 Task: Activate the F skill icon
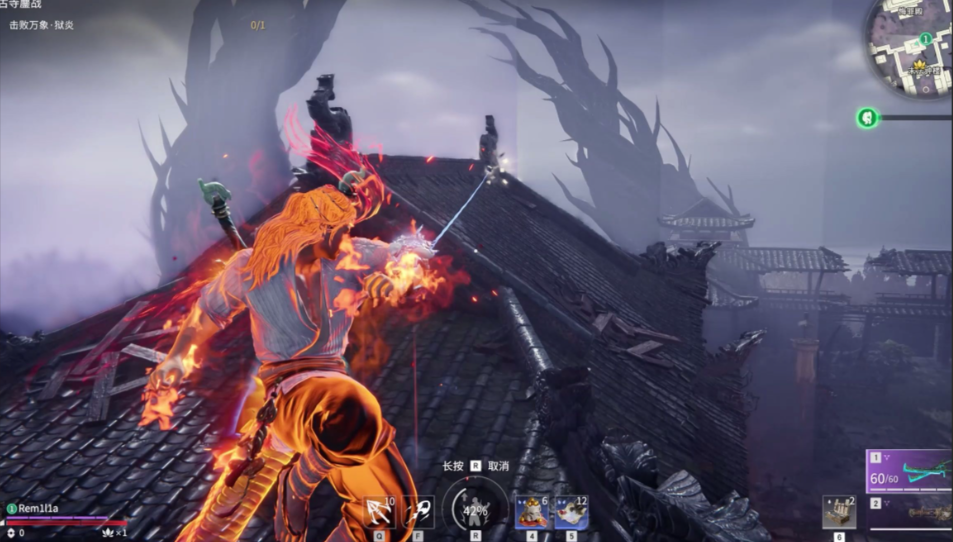[418, 512]
